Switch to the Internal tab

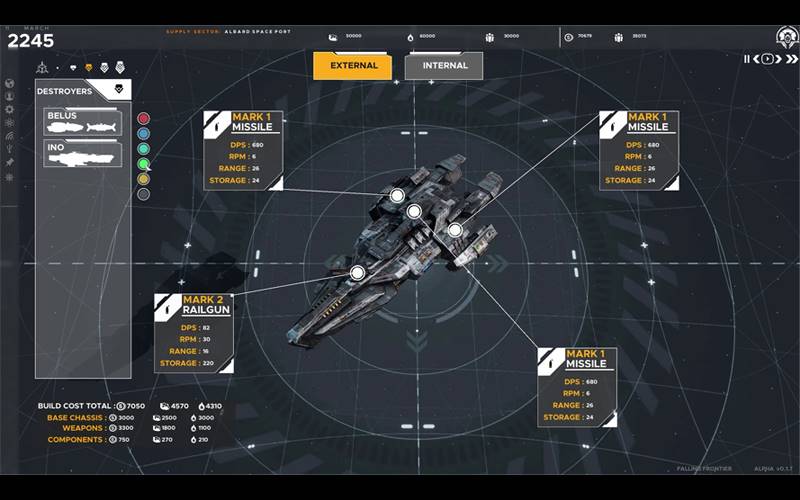[x=444, y=66]
